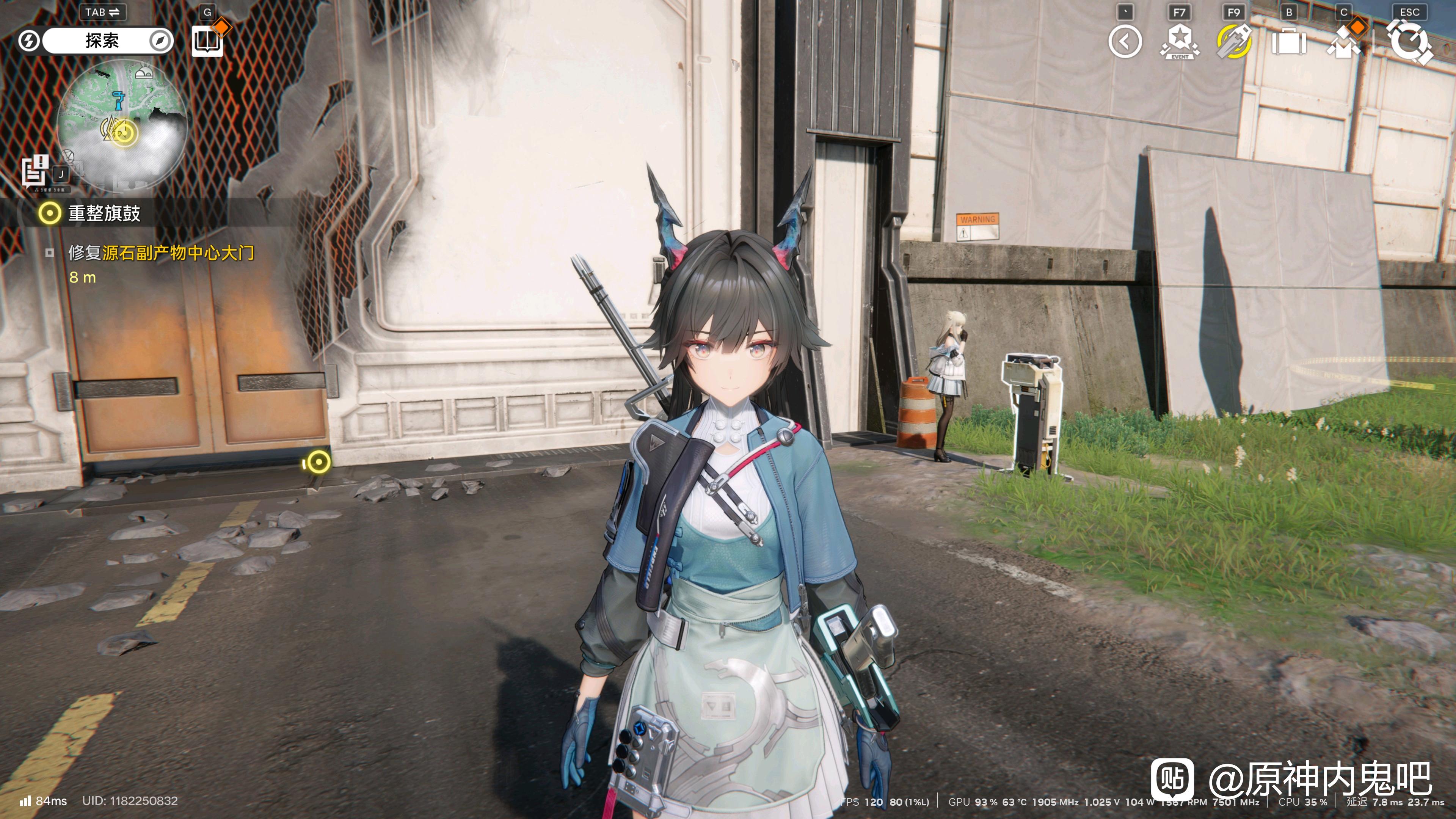This screenshot has height=819, width=1456.
Task: Click the lightning bolt mode icon
Action: [x=28, y=41]
